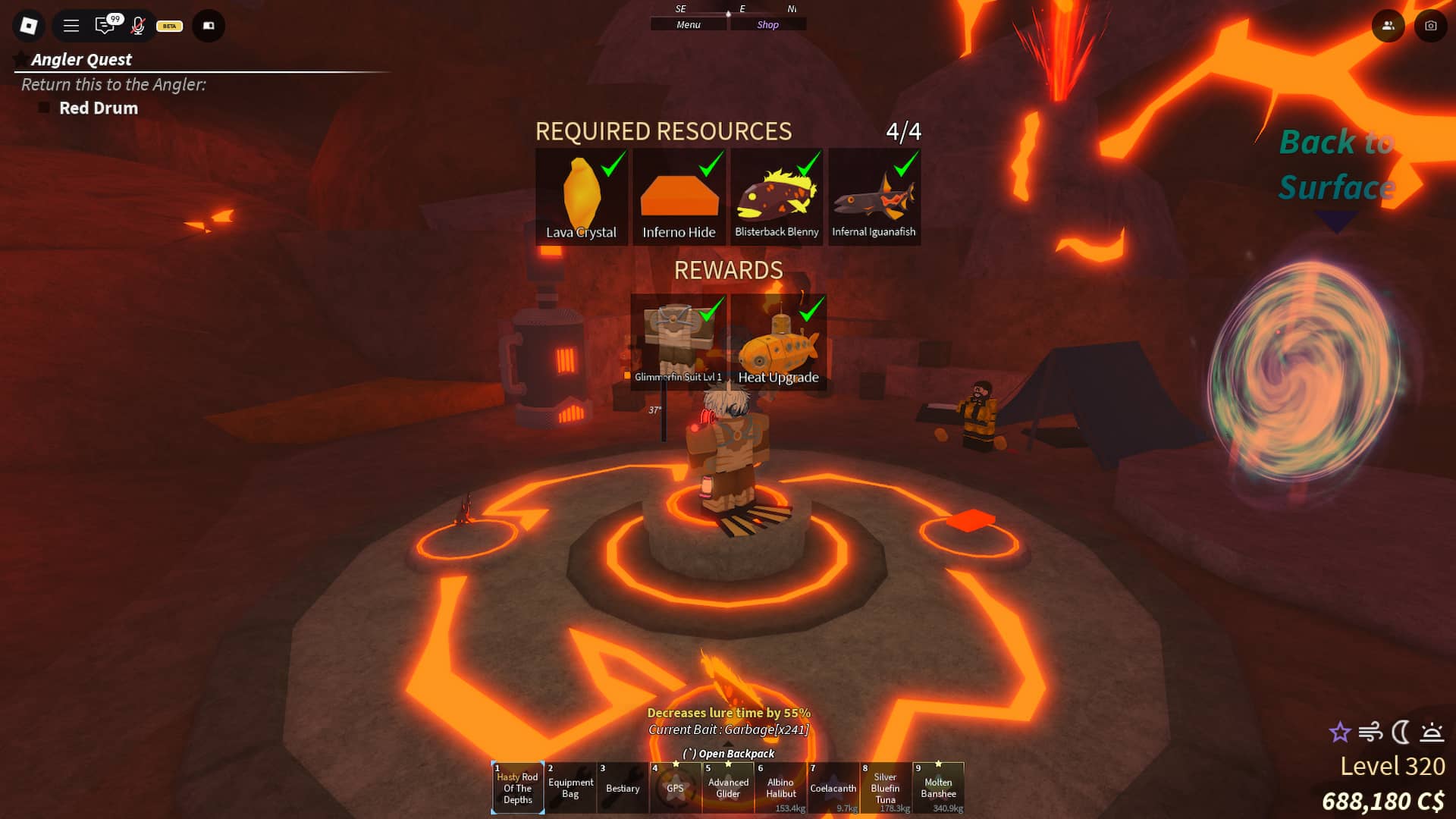1456x819 pixels.
Task: Equip the Advanced Glider
Action: pyautogui.click(x=728, y=788)
